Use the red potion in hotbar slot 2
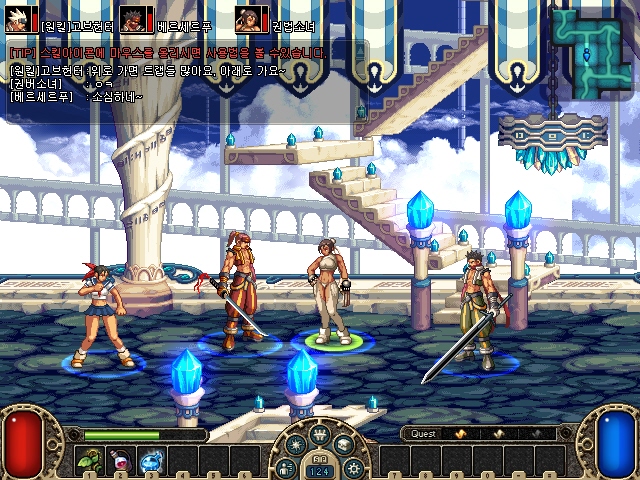Image resolution: width=640 pixels, height=480 pixels. tap(119, 461)
